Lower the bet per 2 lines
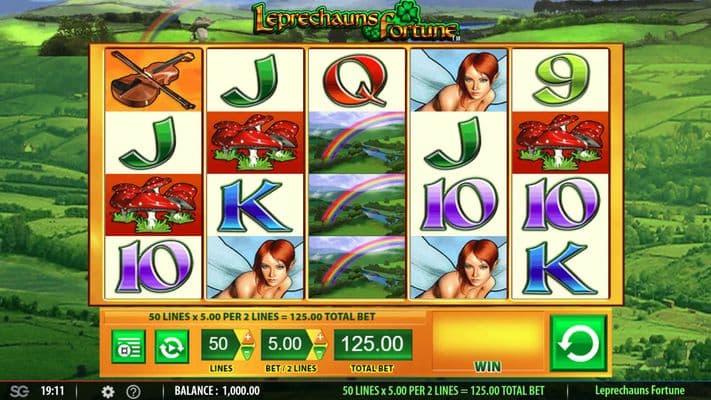This screenshot has height=400, width=711. point(321,353)
